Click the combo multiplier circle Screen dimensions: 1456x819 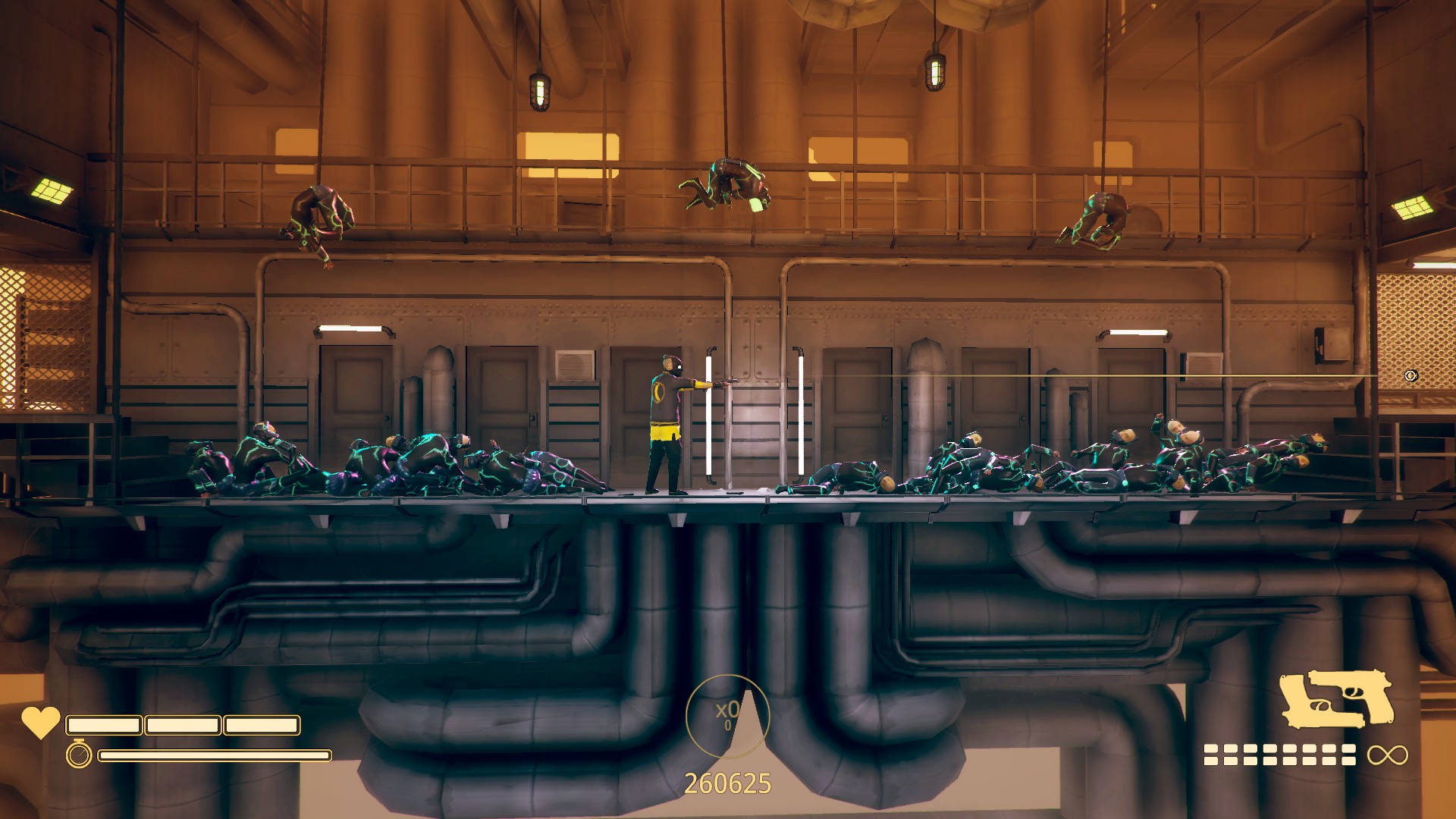pyautogui.click(x=727, y=715)
